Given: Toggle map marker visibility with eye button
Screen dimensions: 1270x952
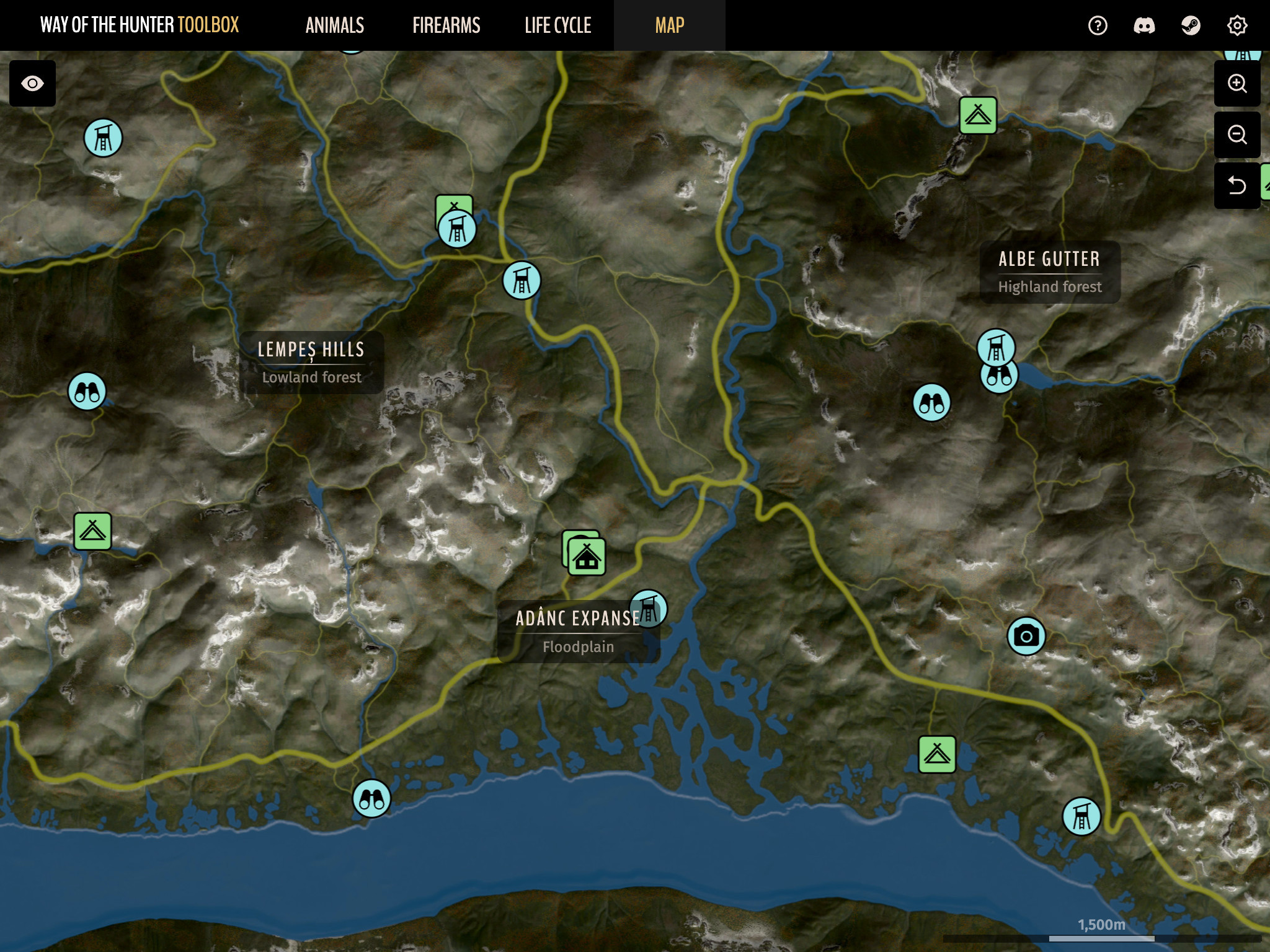Looking at the screenshot, I should [32, 84].
